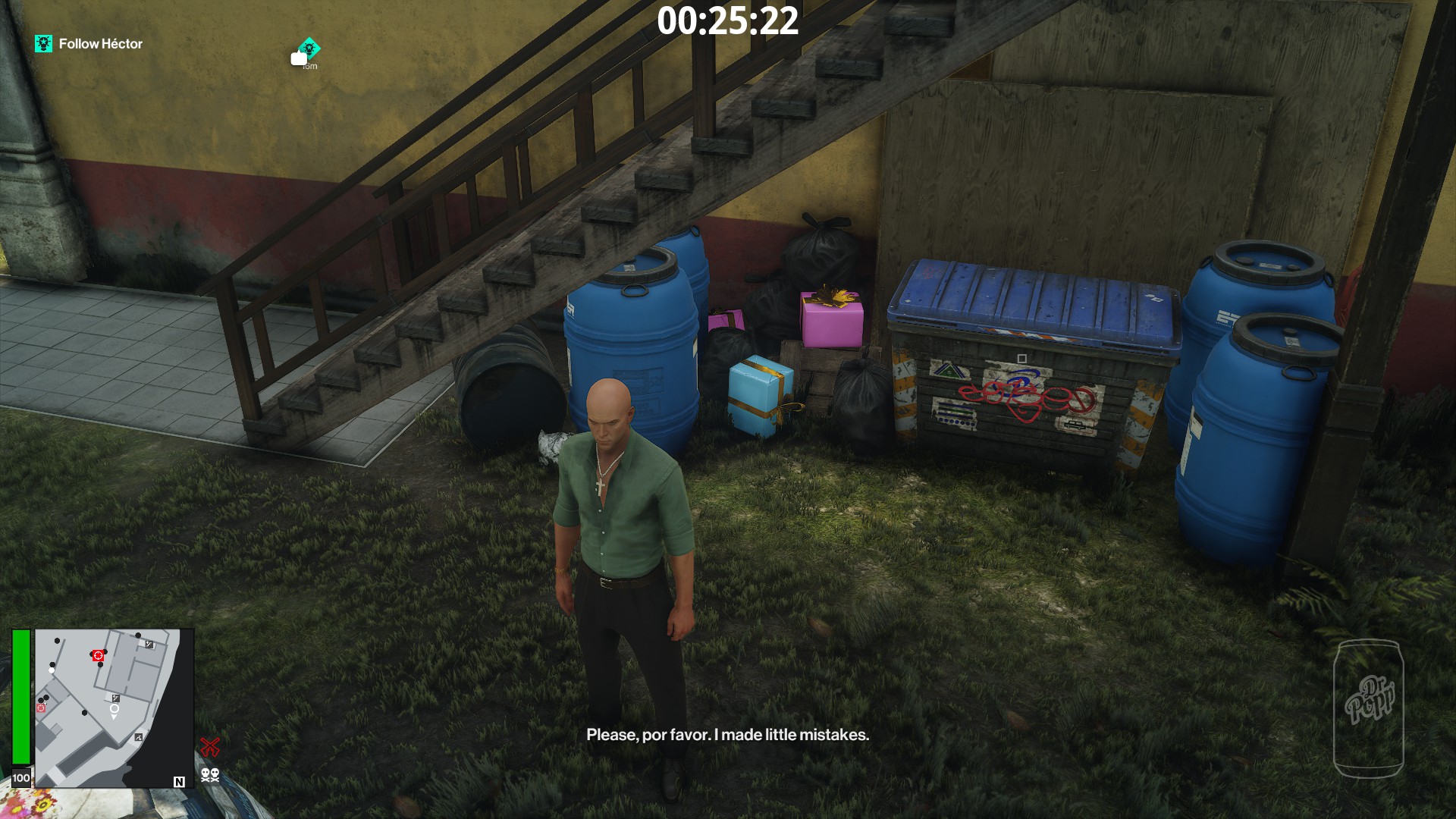Click the teal lightbulb waypoint marker
The width and height of the screenshot is (1456, 819).
tap(309, 48)
